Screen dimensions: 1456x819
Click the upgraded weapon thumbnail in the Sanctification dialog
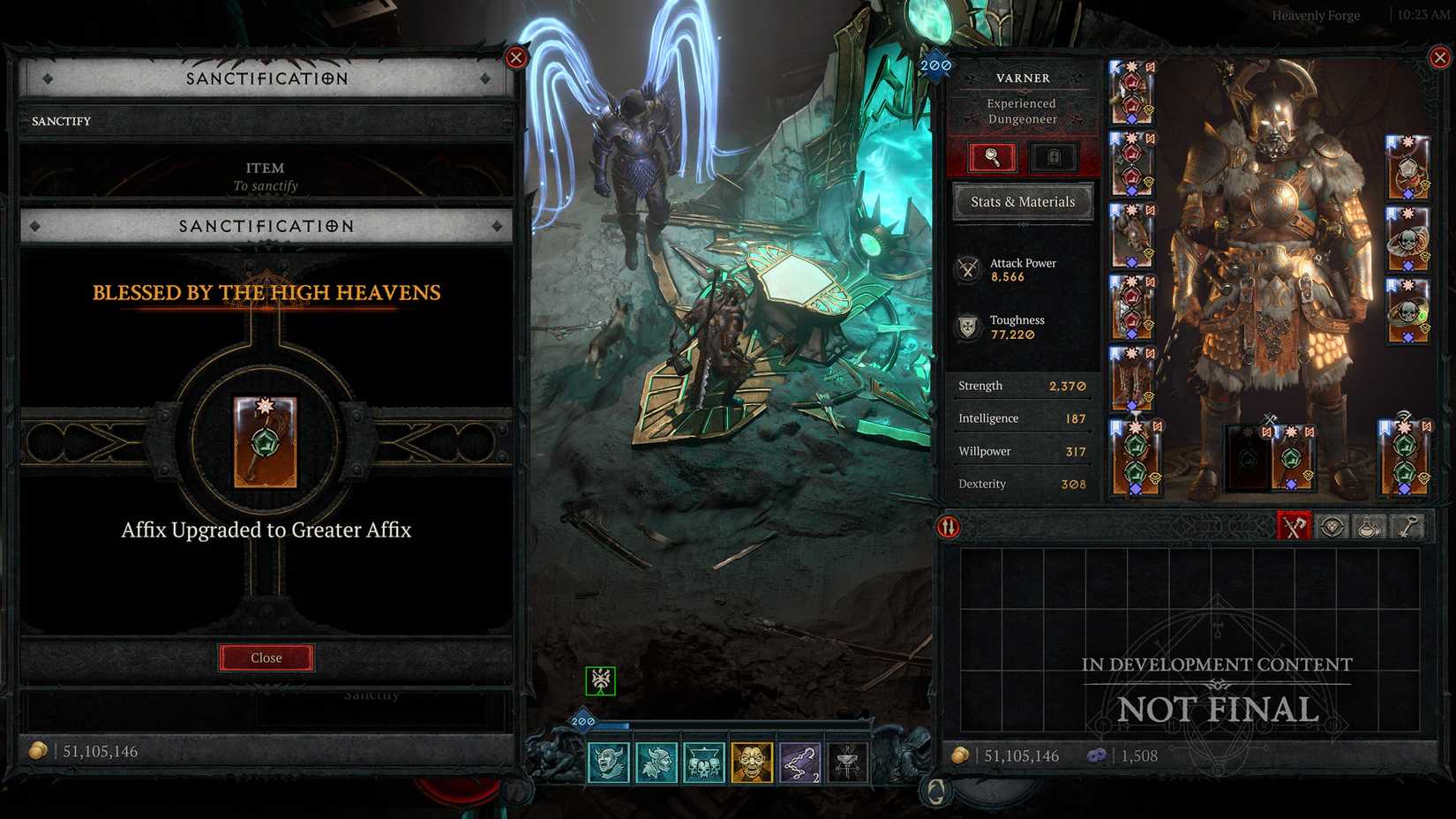pyautogui.click(x=266, y=441)
